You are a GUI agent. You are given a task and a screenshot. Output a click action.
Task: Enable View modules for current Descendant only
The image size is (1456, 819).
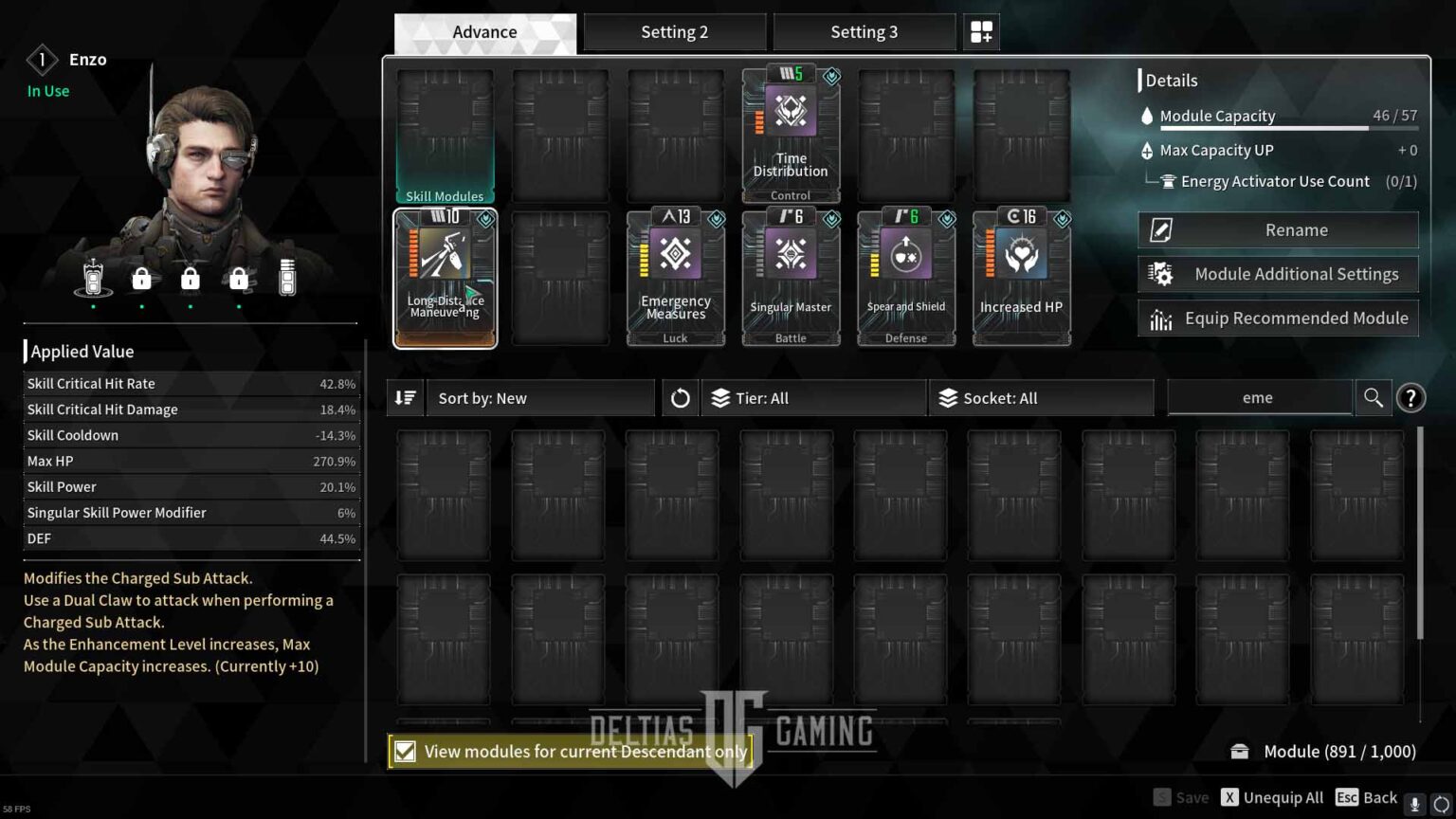(x=406, y=751)
